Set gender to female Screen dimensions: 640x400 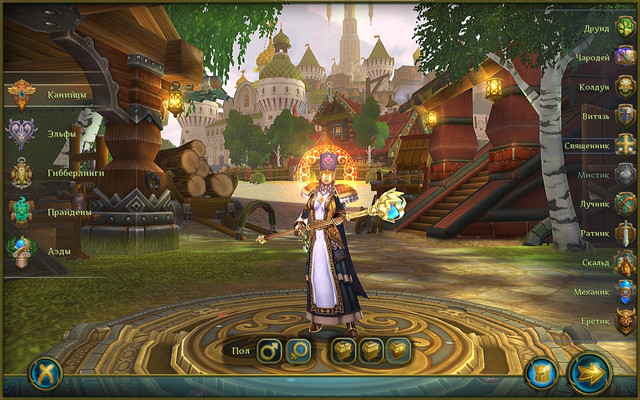pyautogui.click(x=299, y=351)
